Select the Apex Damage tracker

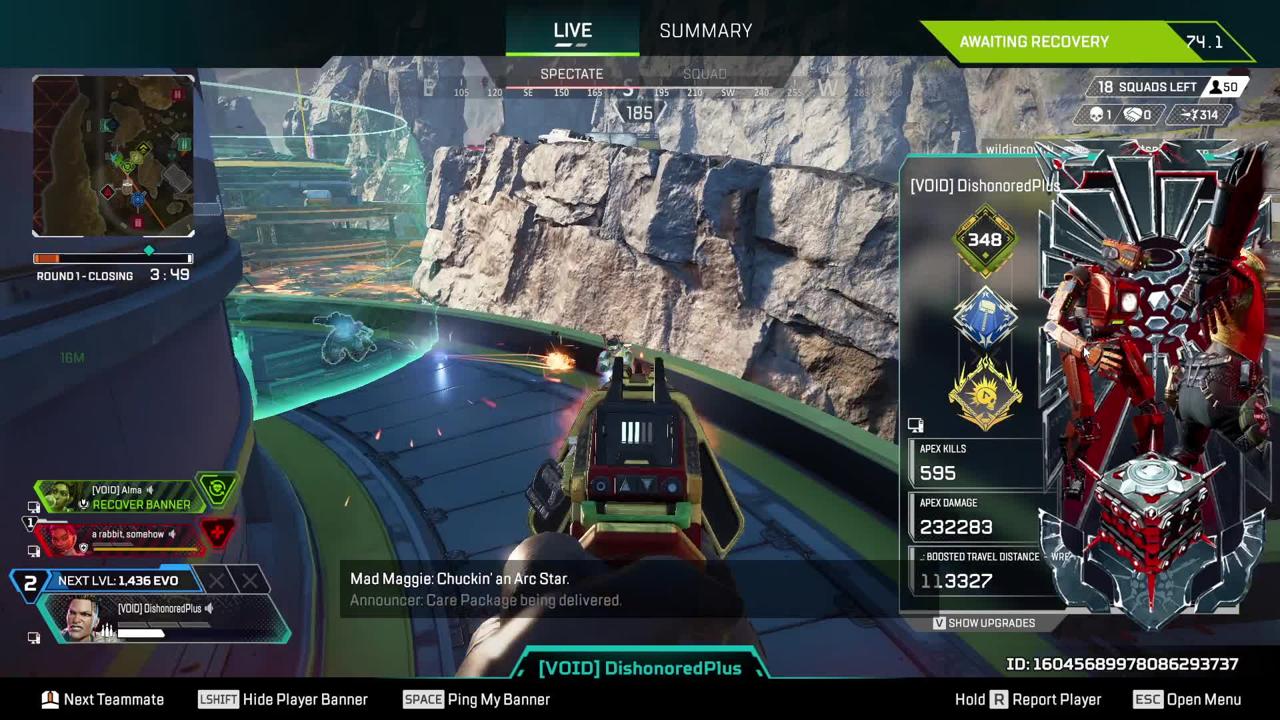(x=980, y=516)
